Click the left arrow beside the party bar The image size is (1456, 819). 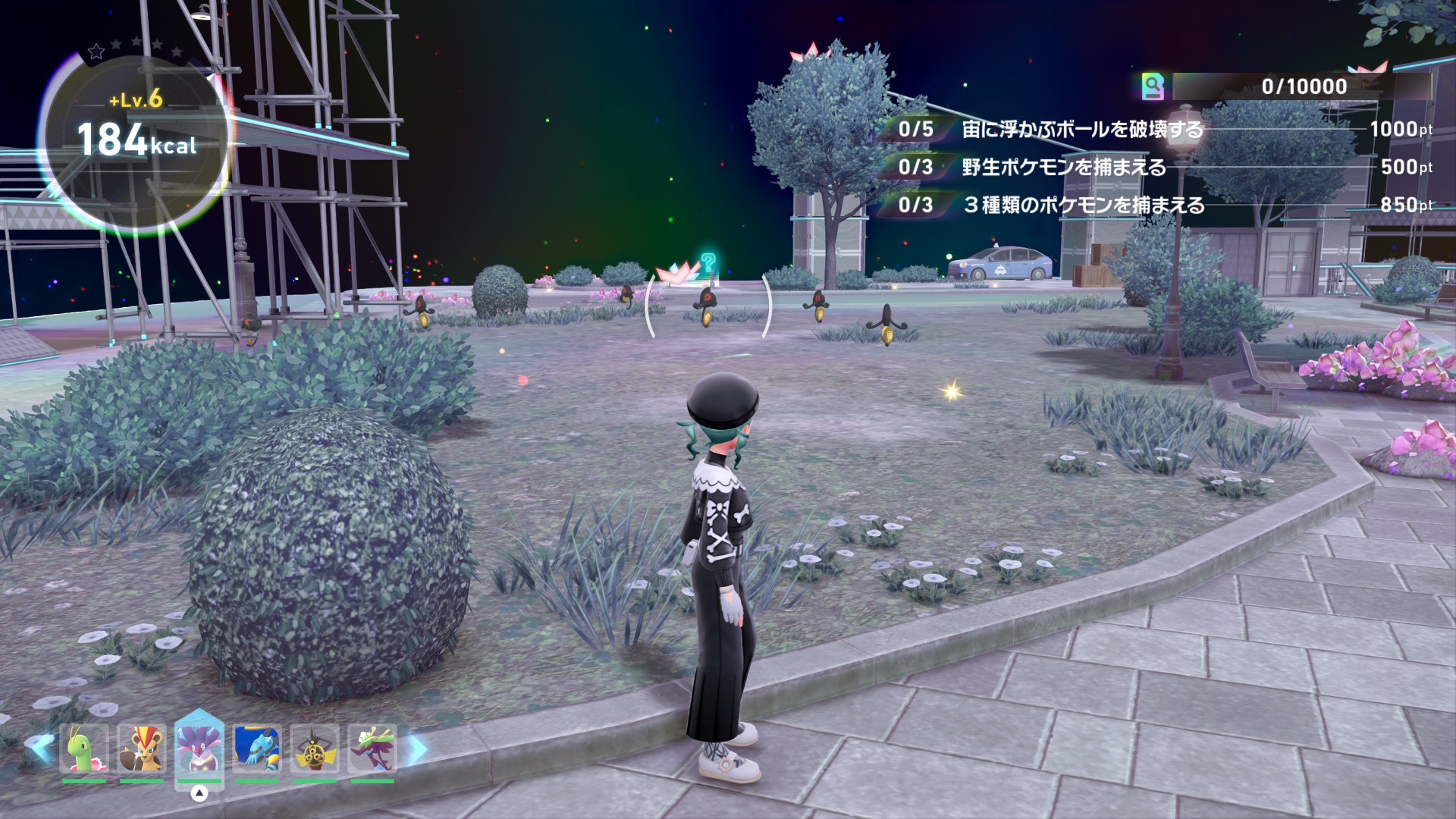39,748
